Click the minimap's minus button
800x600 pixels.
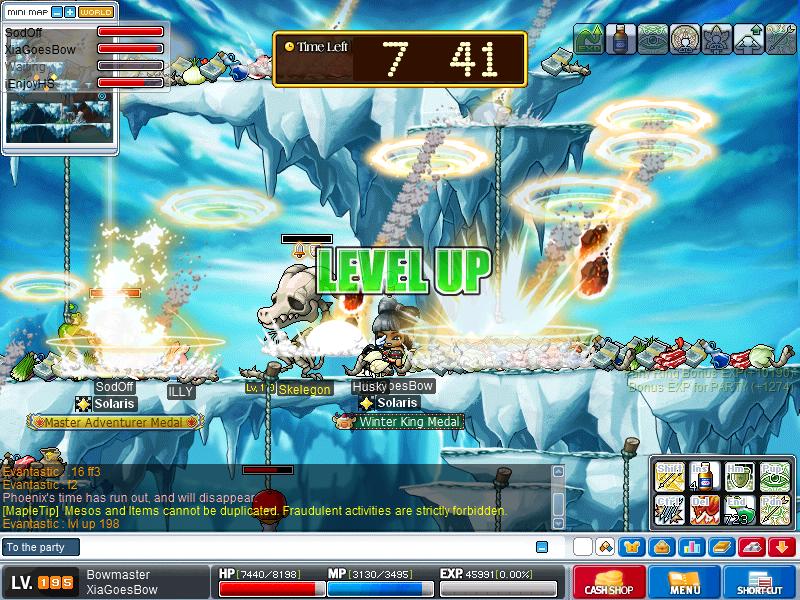click(x=56, y=12)
